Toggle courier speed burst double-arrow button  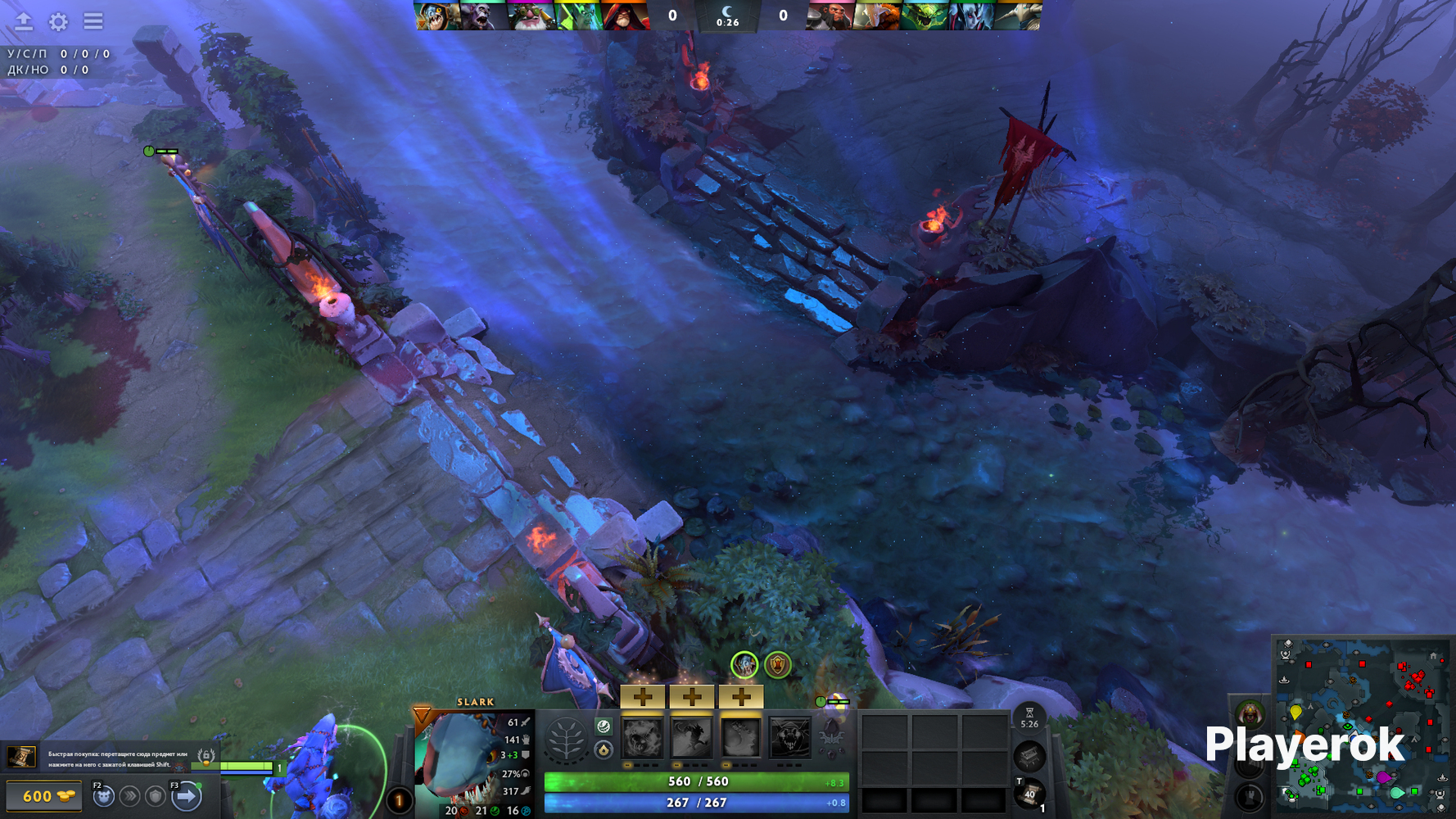129,796
